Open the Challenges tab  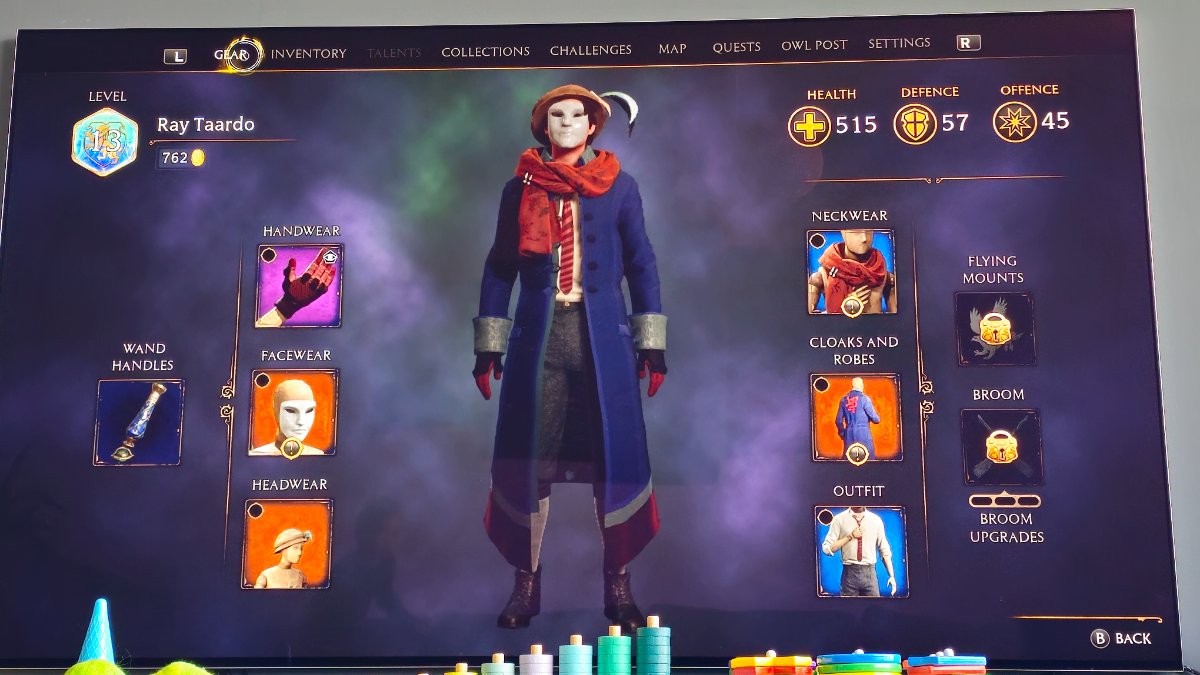coord(590,49)
